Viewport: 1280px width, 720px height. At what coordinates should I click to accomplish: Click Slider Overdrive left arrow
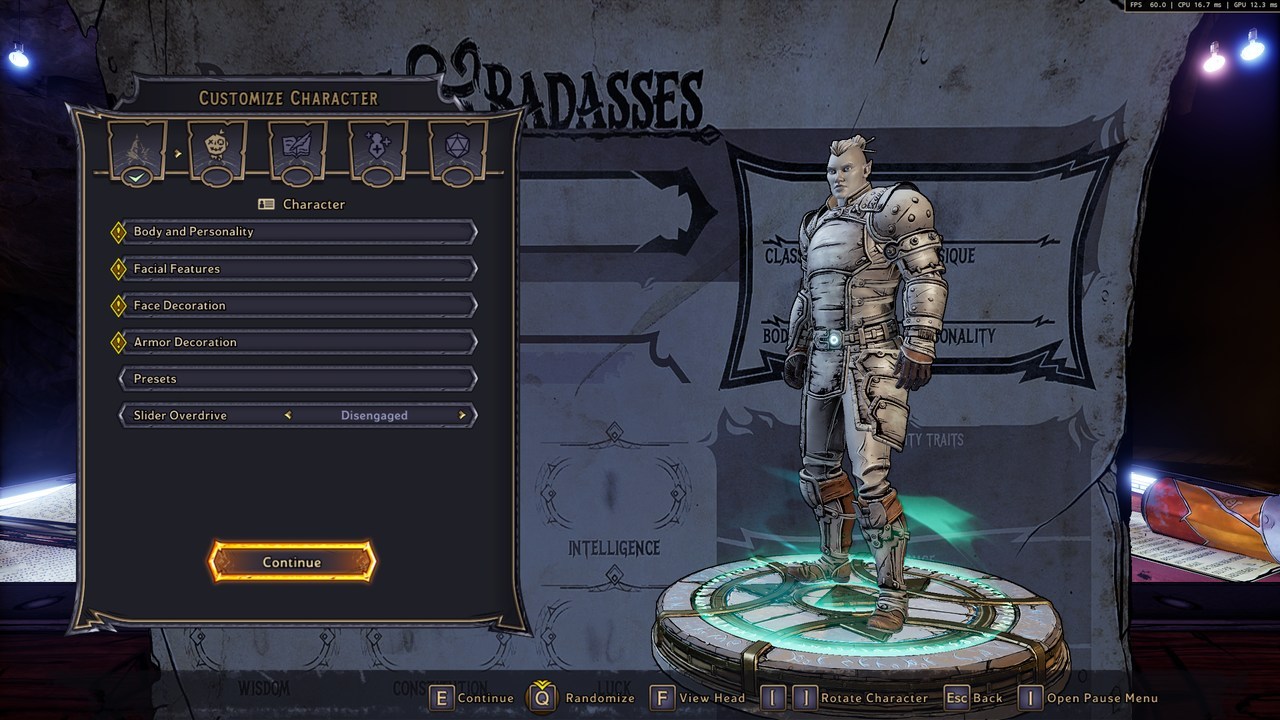(x=288, y=416)
